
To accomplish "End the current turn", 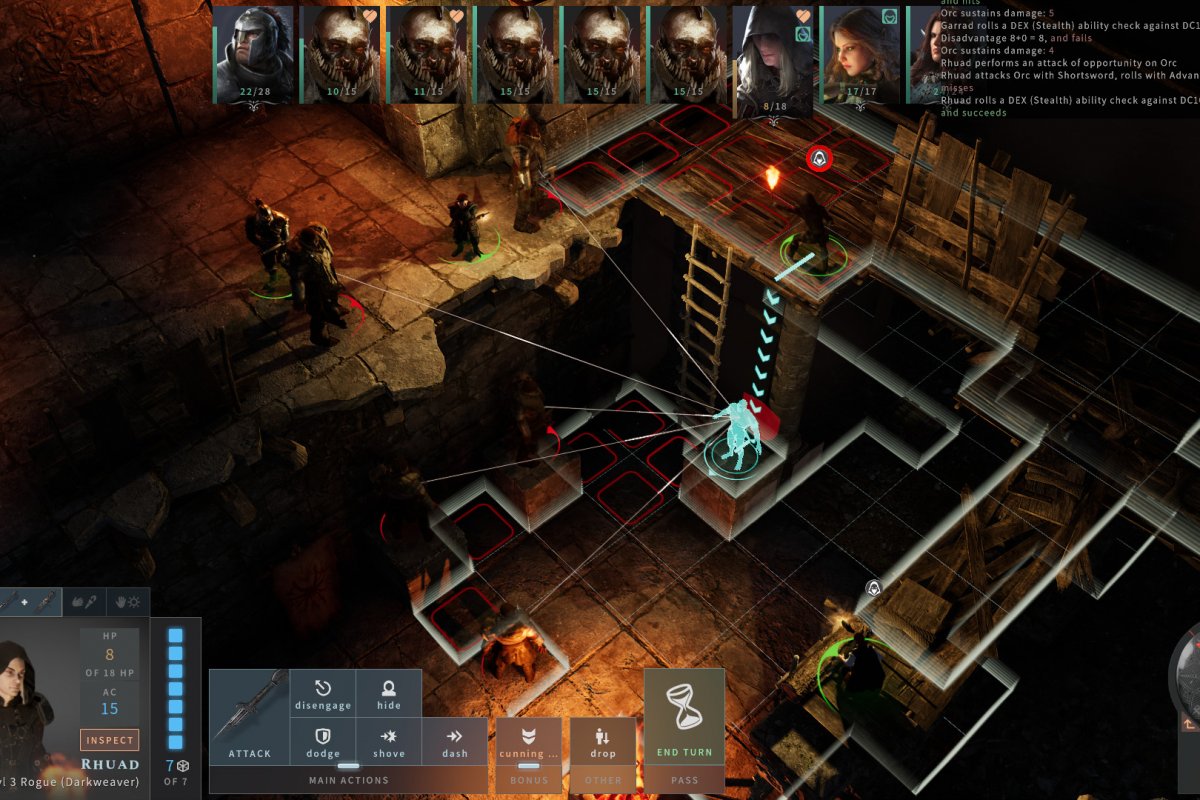I will [x=684, y=717].
